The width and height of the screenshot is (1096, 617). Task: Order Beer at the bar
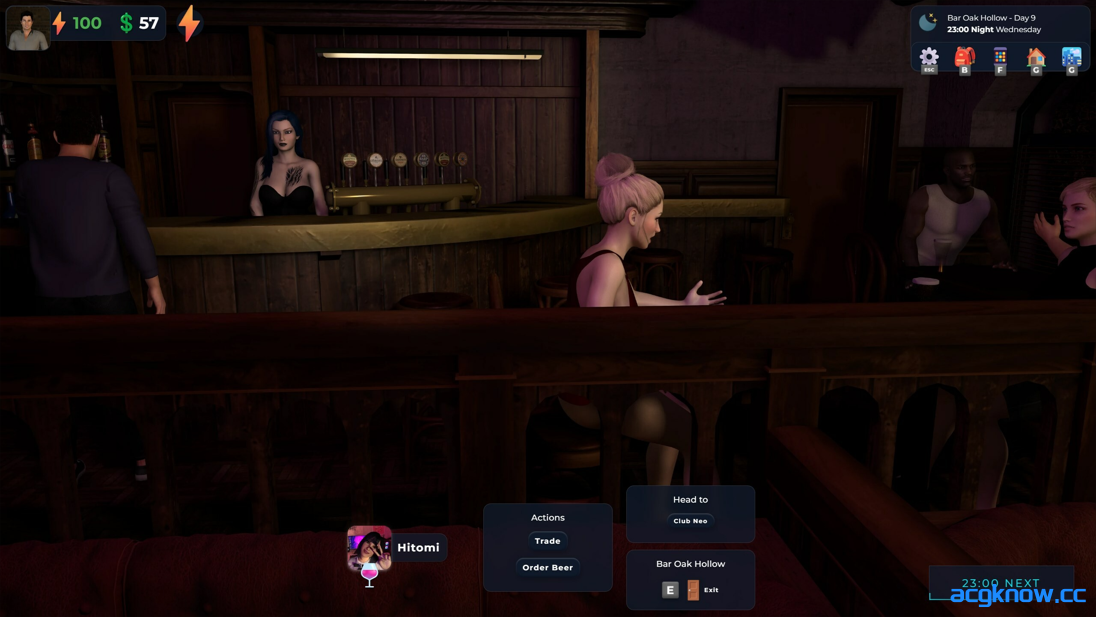(x=547, y=567)
